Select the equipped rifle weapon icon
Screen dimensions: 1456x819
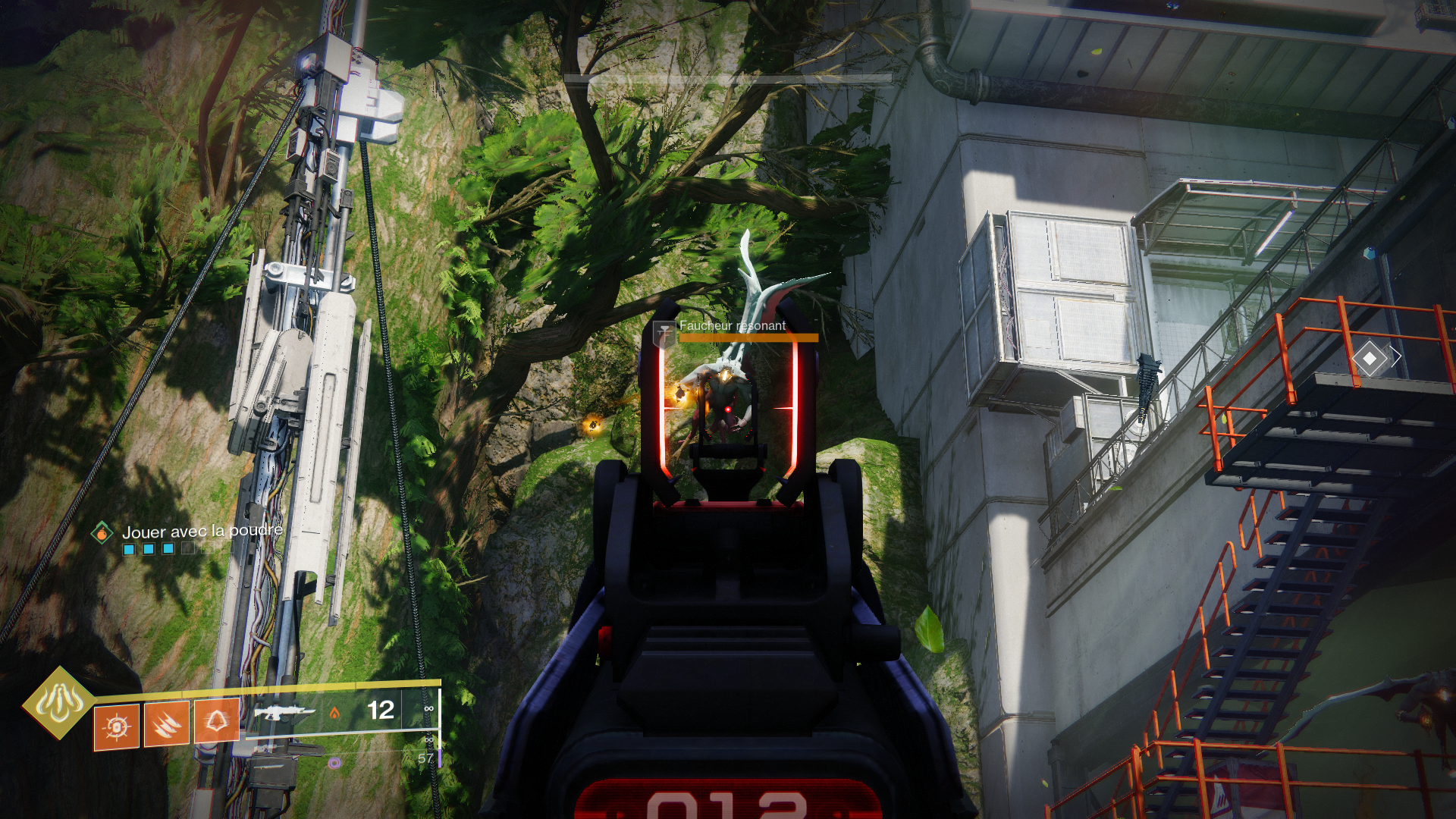[284, 712]
